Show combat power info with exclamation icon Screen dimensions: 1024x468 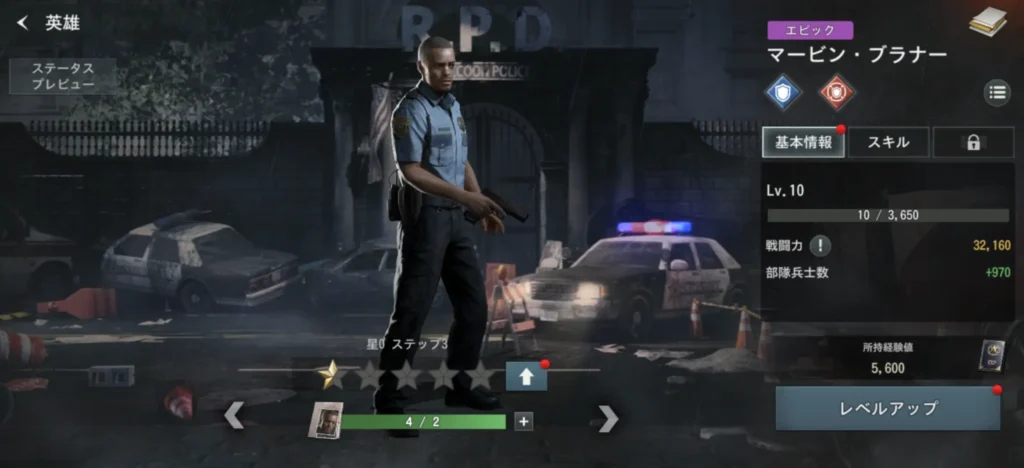(x=820, y=245)
